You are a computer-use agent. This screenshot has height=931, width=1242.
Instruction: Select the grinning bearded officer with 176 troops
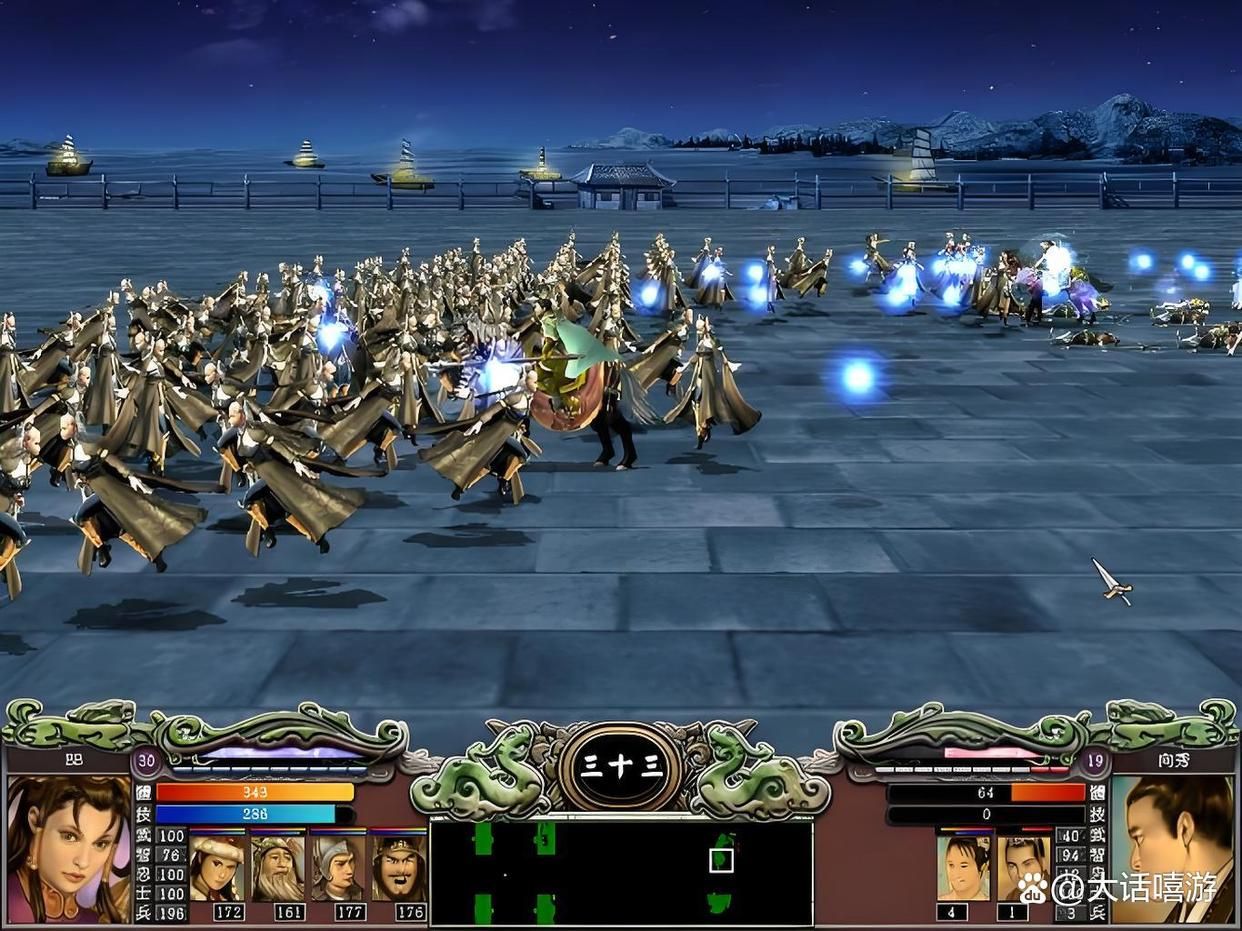(x=398, y=867)
